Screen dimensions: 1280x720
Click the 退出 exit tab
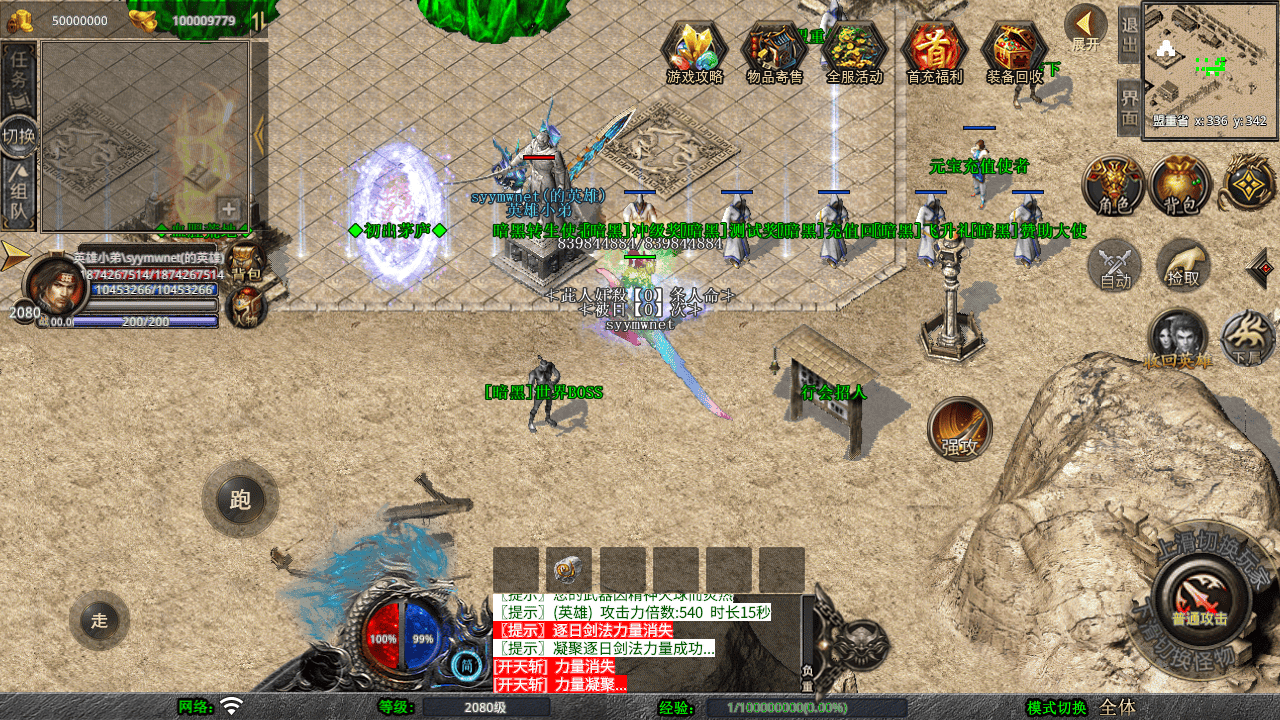tap(1129, 34)
